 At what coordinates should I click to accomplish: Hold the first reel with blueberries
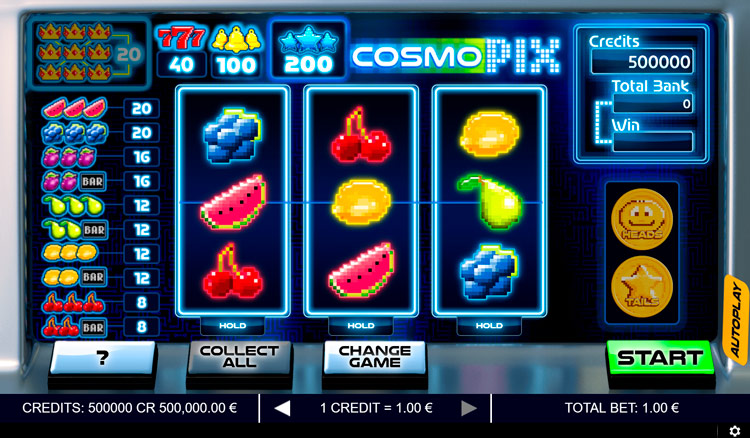(232, 326)
